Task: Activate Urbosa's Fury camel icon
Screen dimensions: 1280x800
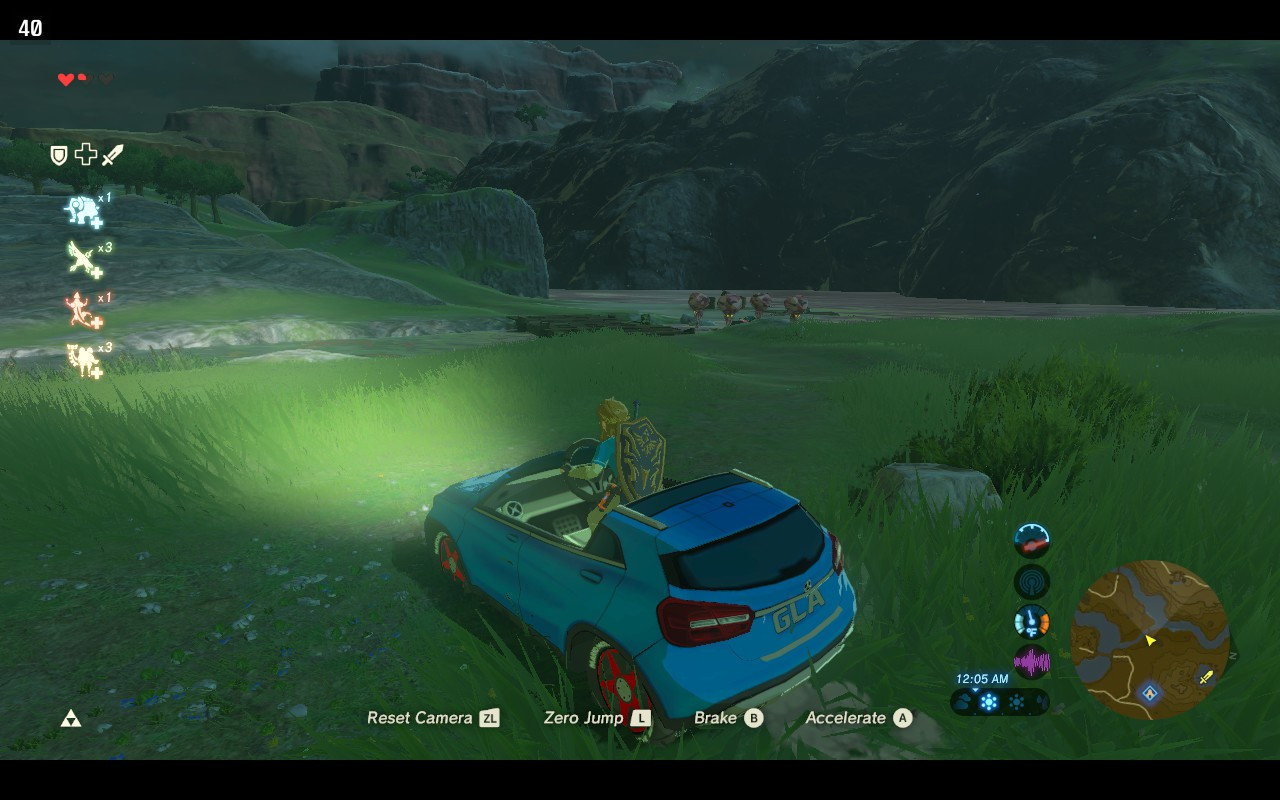Action: [x=83, y=359]
